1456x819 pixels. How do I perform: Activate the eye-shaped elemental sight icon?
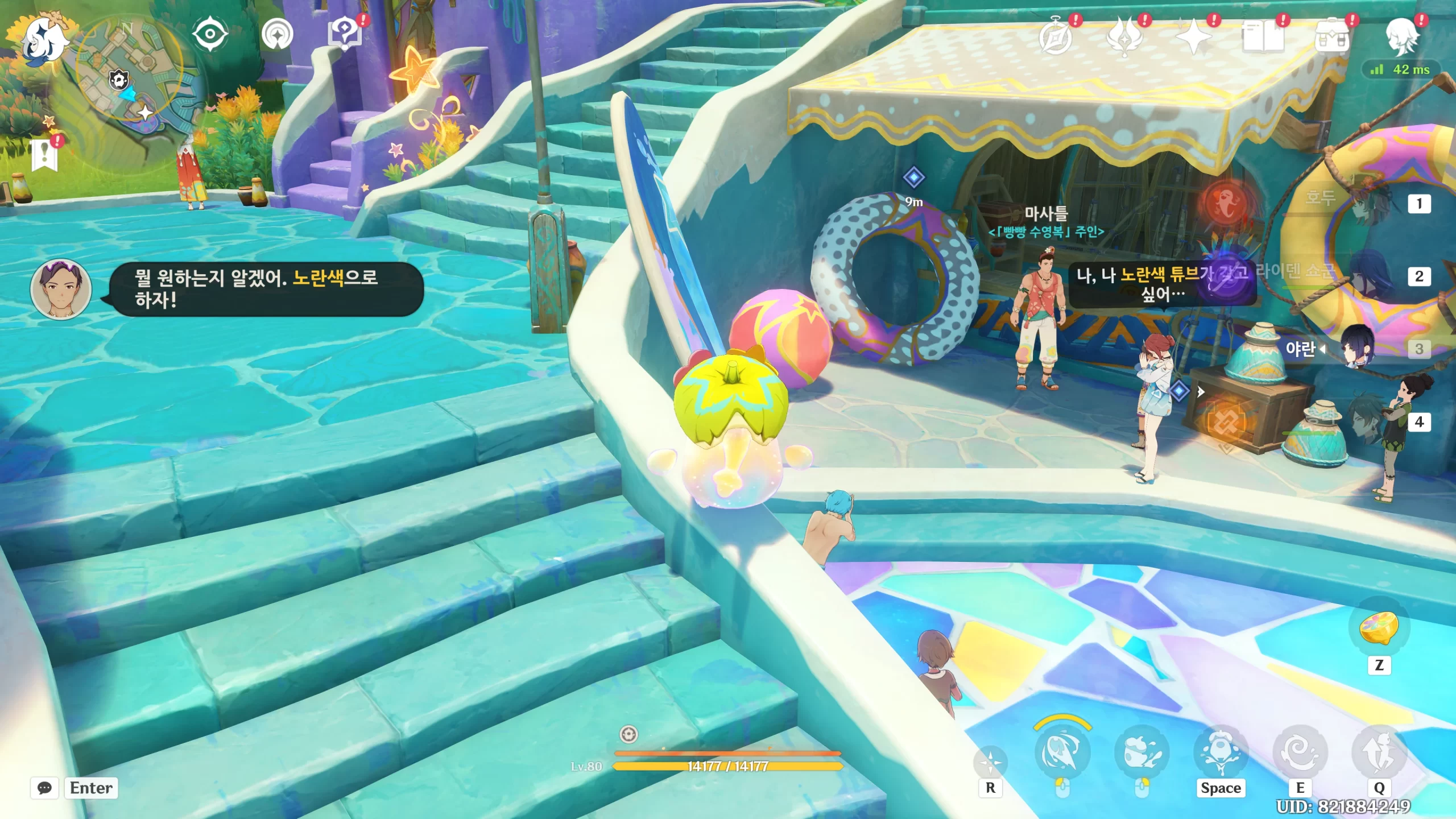[x=210, y=34]
